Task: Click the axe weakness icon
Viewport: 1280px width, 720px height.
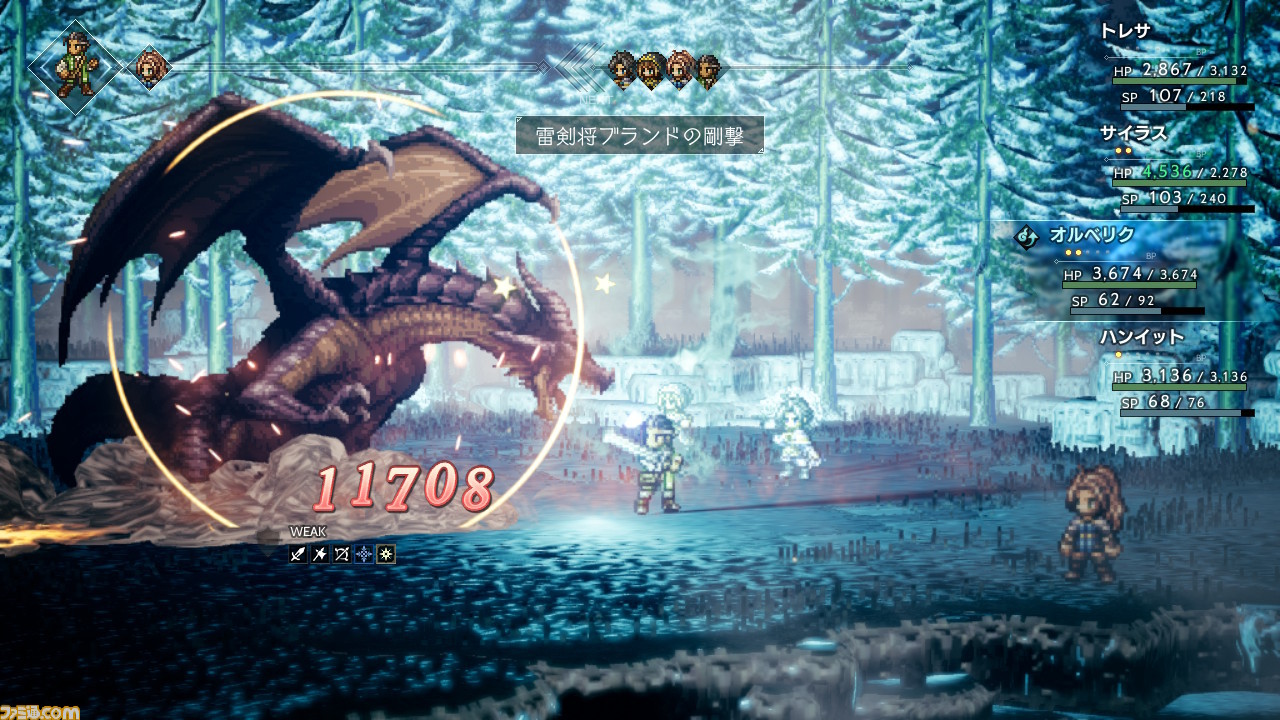Action: 320,553
